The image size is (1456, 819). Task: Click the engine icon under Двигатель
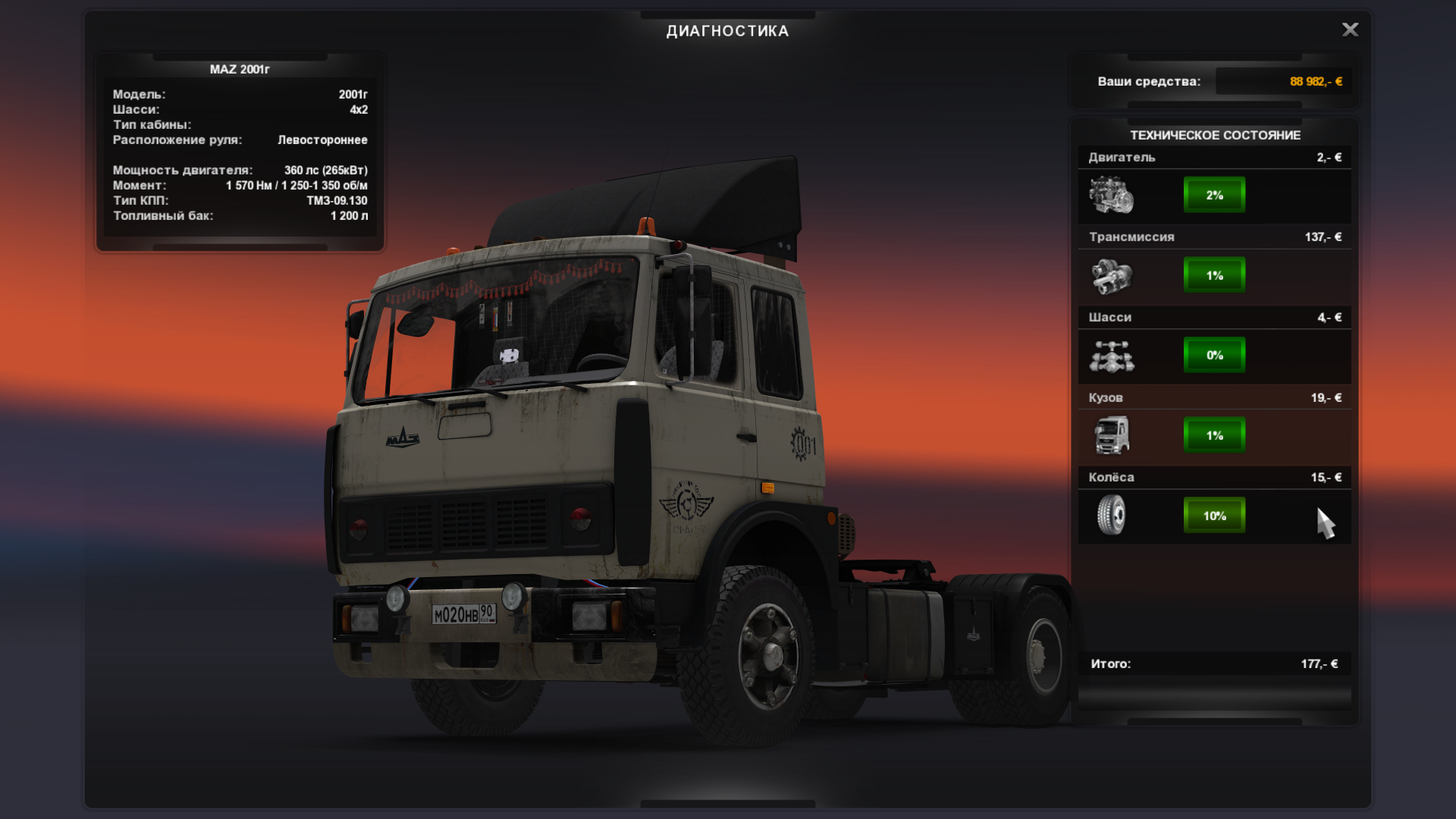(x=1111, y=195)
